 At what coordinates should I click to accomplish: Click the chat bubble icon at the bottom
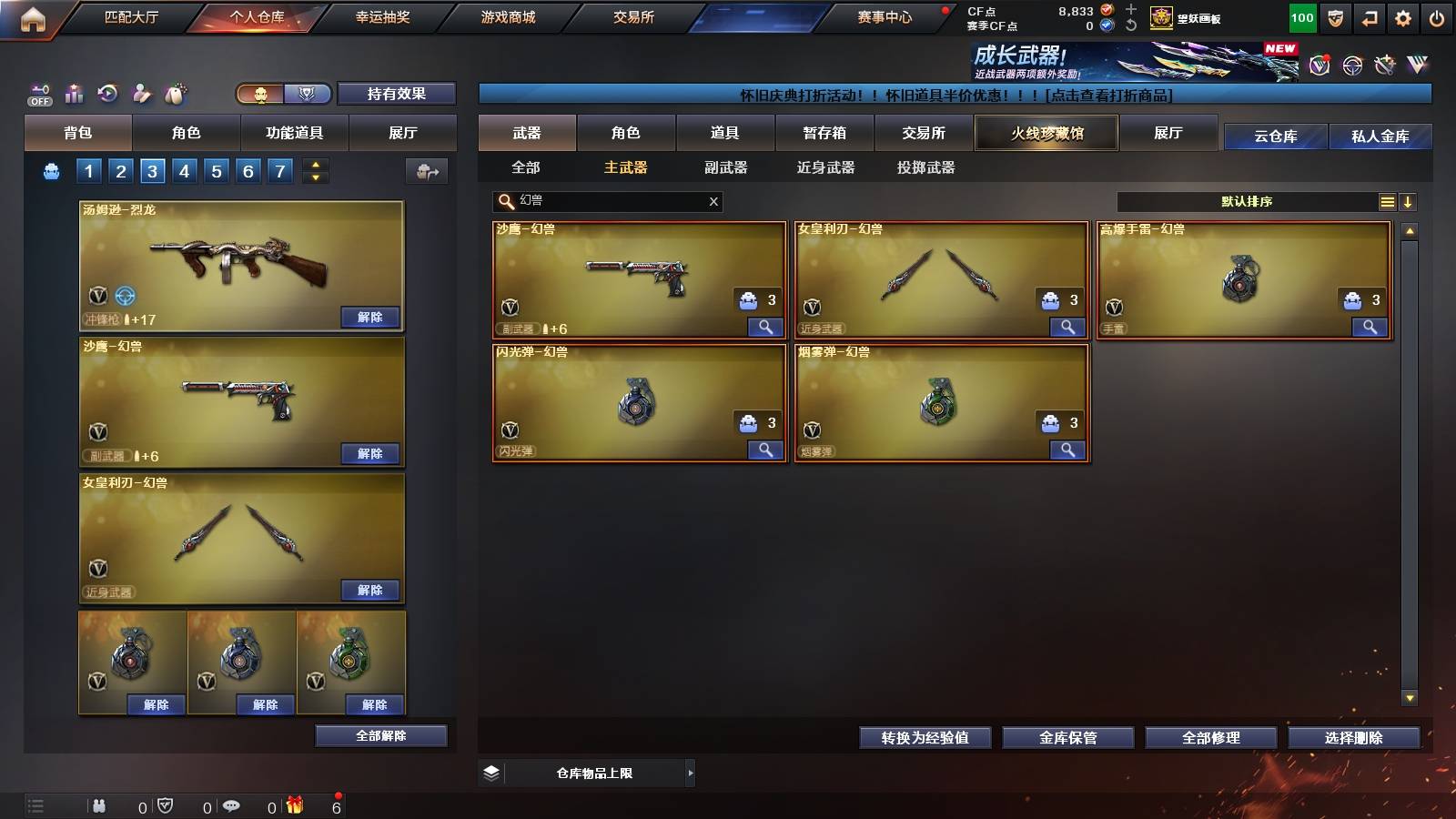tap(232, 804)
